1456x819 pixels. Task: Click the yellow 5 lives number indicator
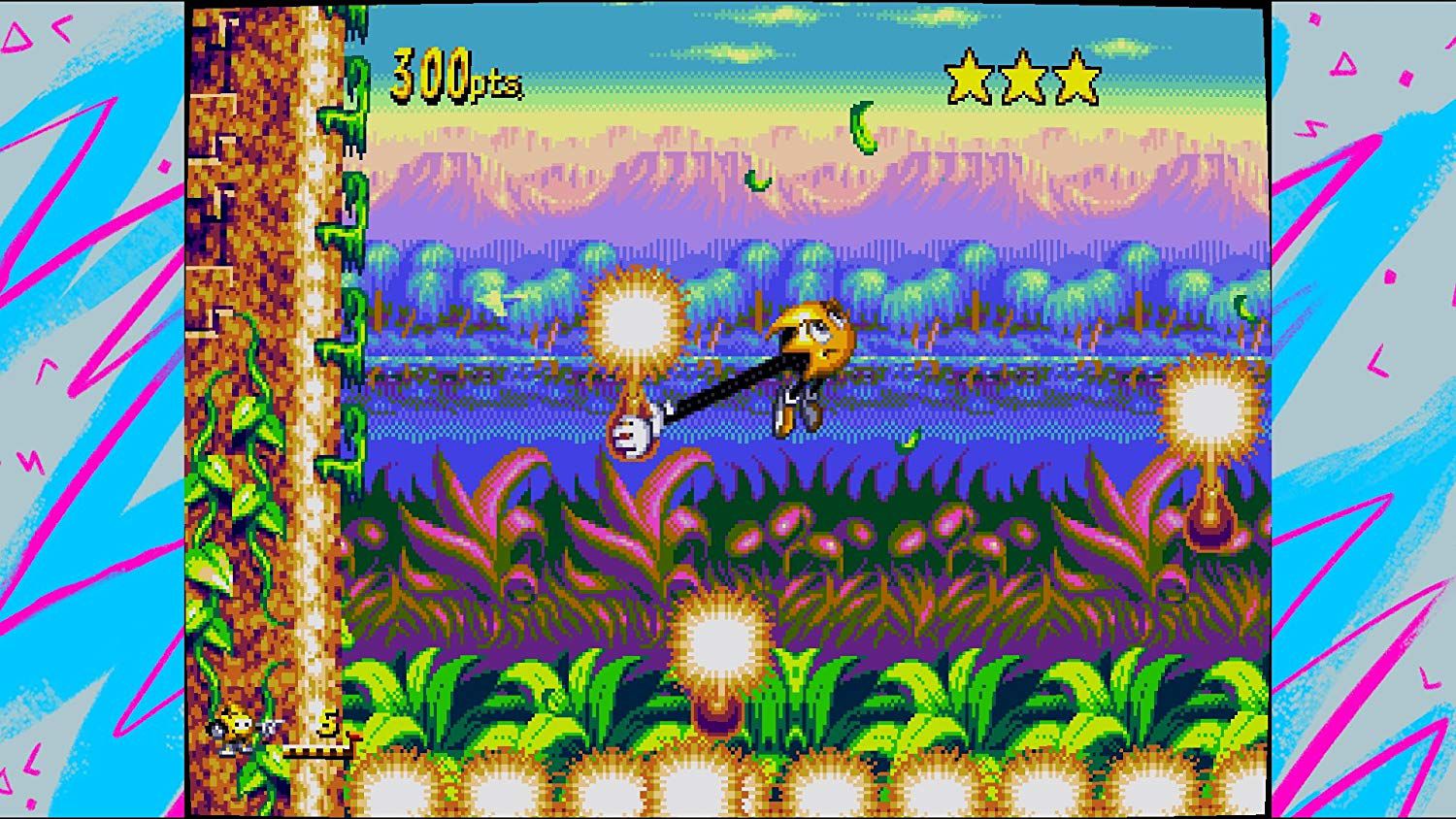[x=327, y=723]
